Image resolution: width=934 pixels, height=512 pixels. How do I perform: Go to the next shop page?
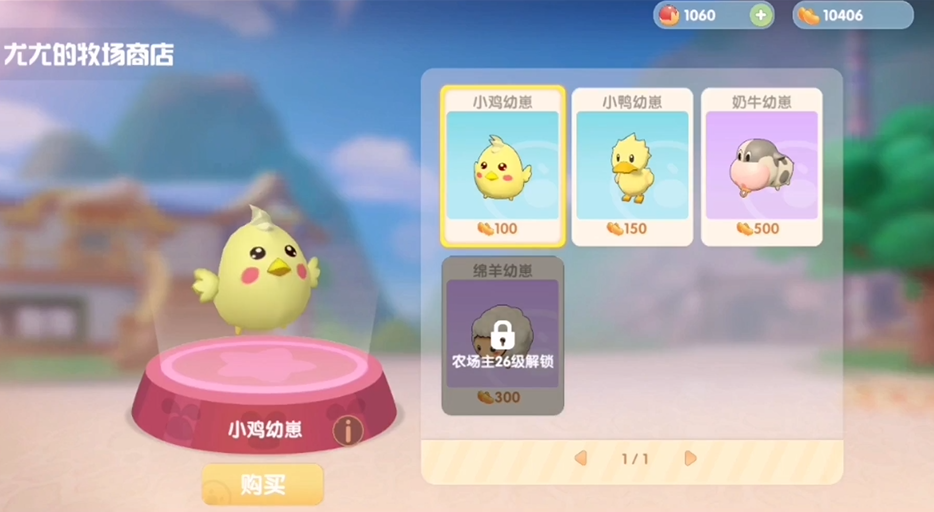690,458
